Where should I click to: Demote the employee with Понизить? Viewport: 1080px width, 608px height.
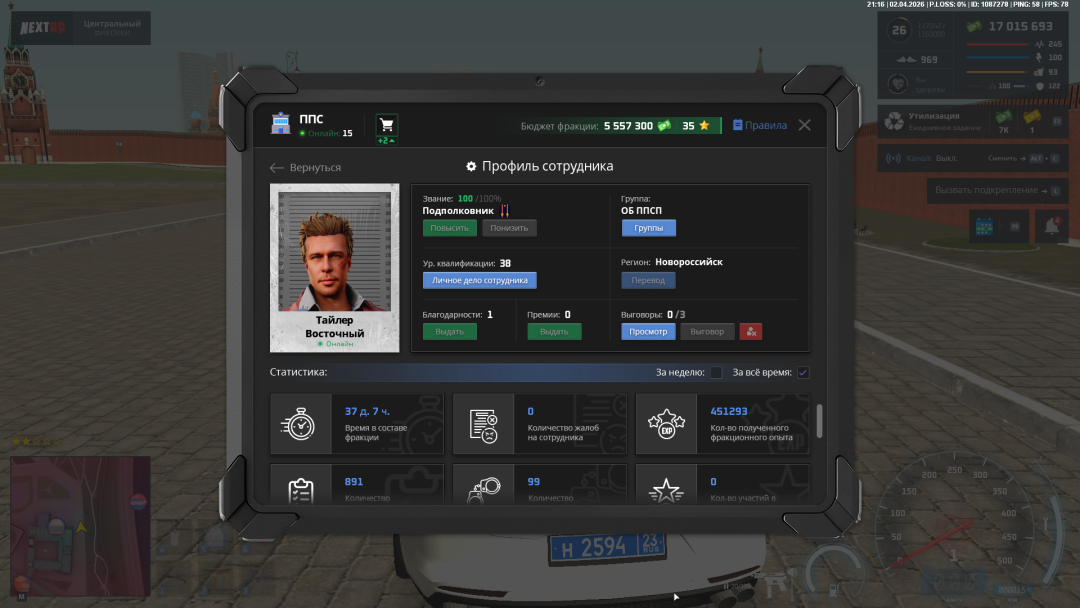(x=509, y=228)
